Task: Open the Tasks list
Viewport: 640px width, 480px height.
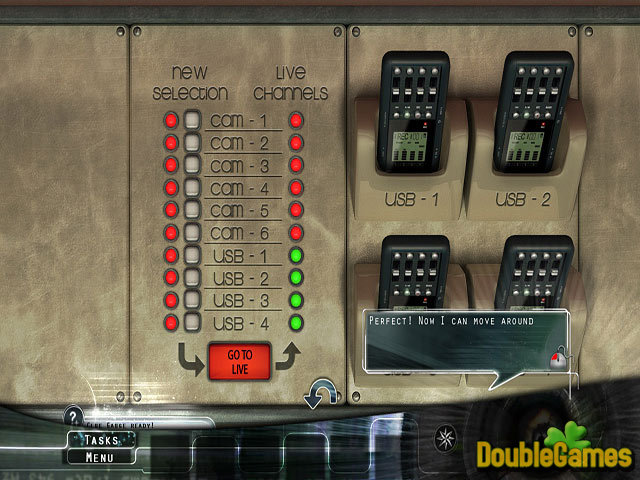Action: [102, 440]
